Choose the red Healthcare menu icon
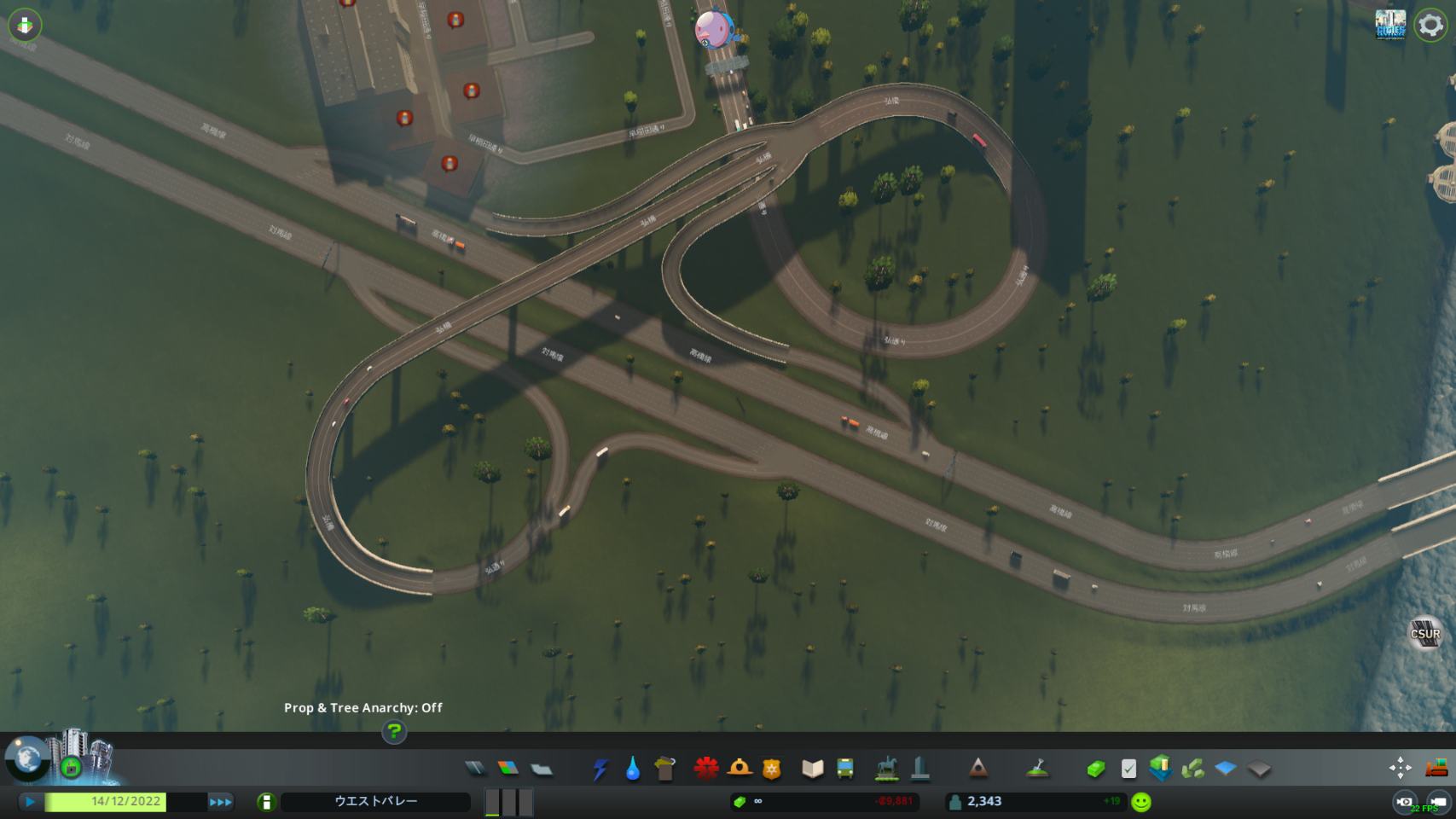 pos(706,769)
